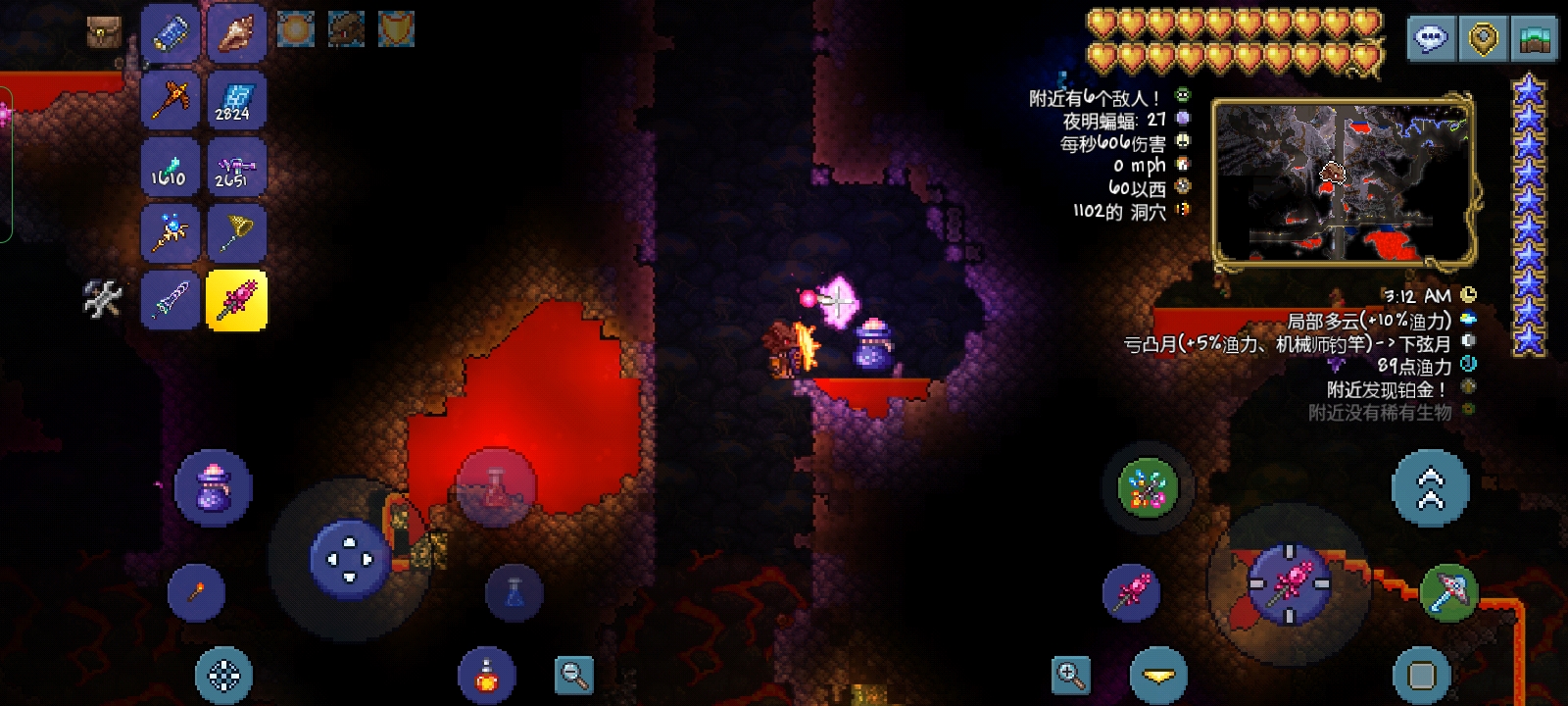Screen dimensions: 1568x706
Task: Jump with the double-arrow button
Action: pos(1431,487)
